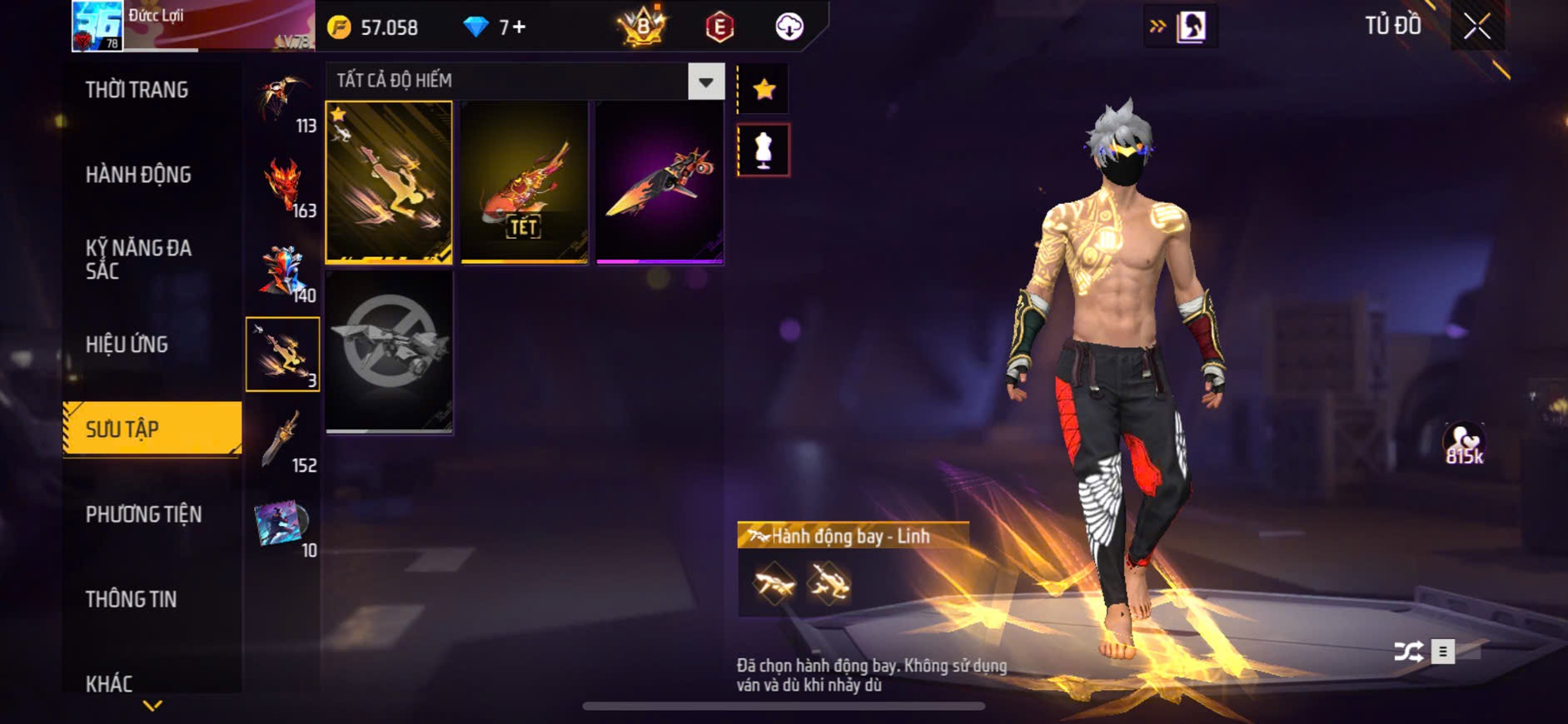1568x724 pixels.
Task: Choose the PHƯƠNG TIỆN tab
Action: [x=143, y=514]
